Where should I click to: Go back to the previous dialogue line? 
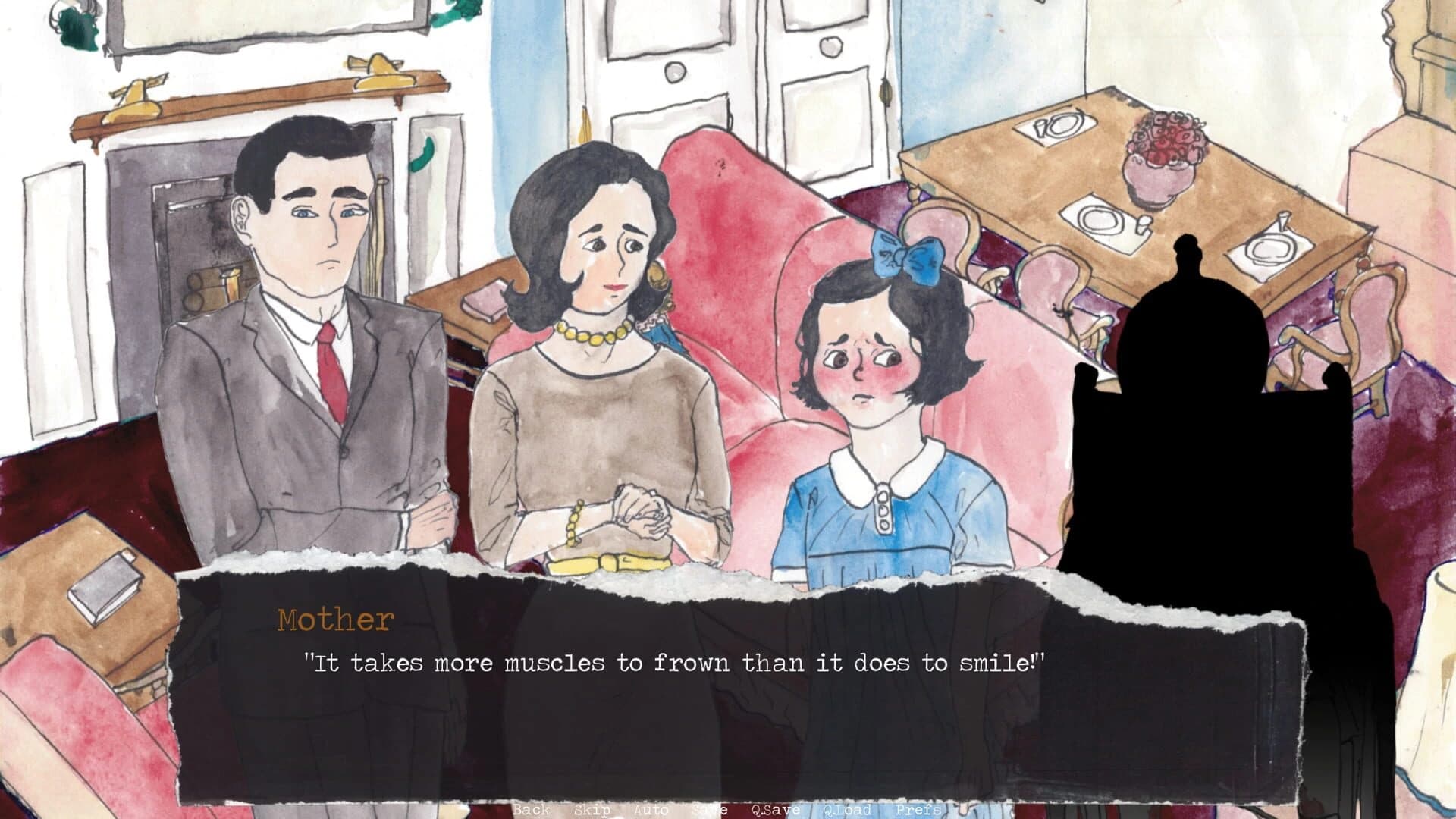click(x=531, y=810)
